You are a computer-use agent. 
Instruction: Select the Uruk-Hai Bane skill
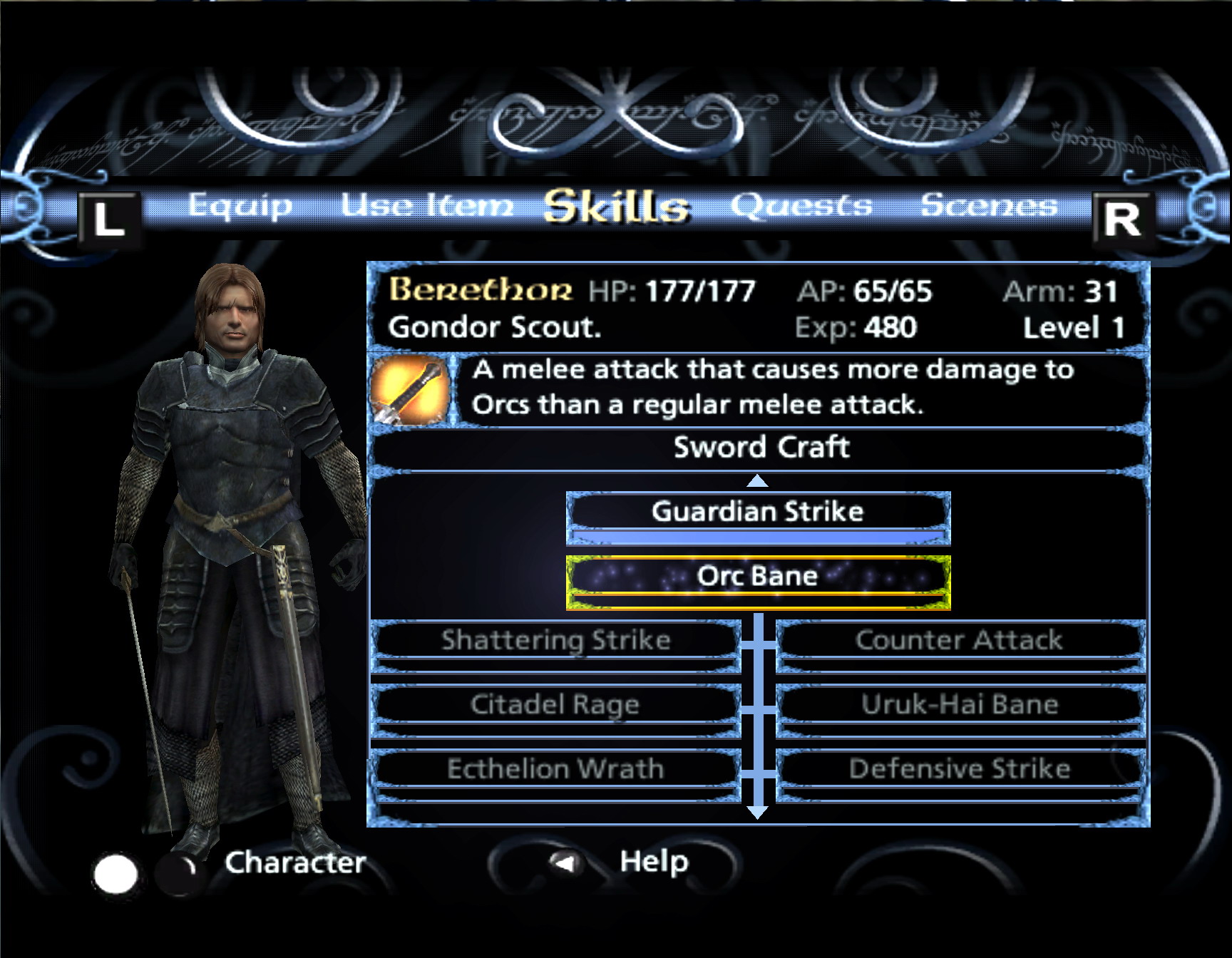(x=960, y=705)
